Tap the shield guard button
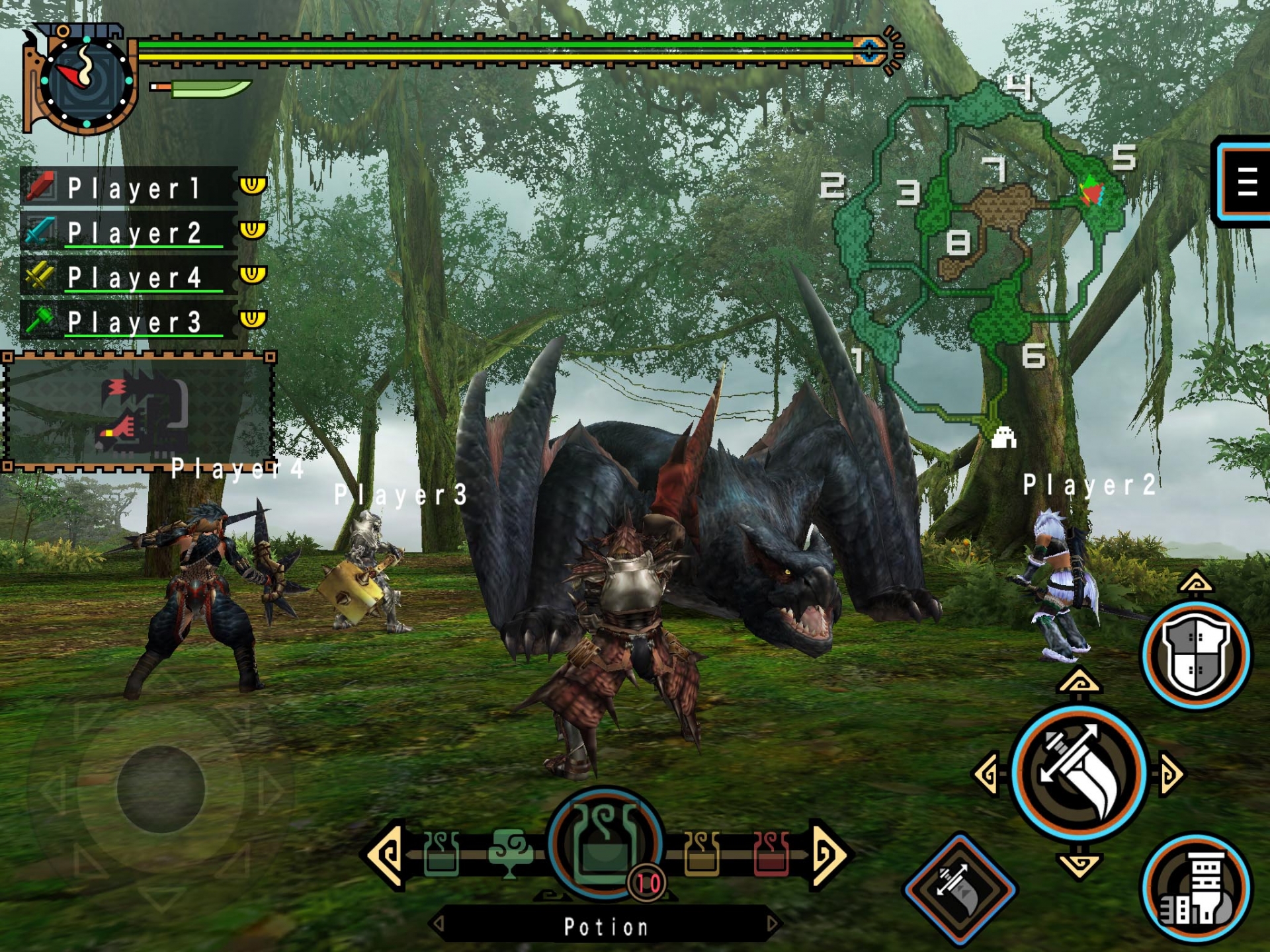 pyautogui.click(x=1197, y=654)
